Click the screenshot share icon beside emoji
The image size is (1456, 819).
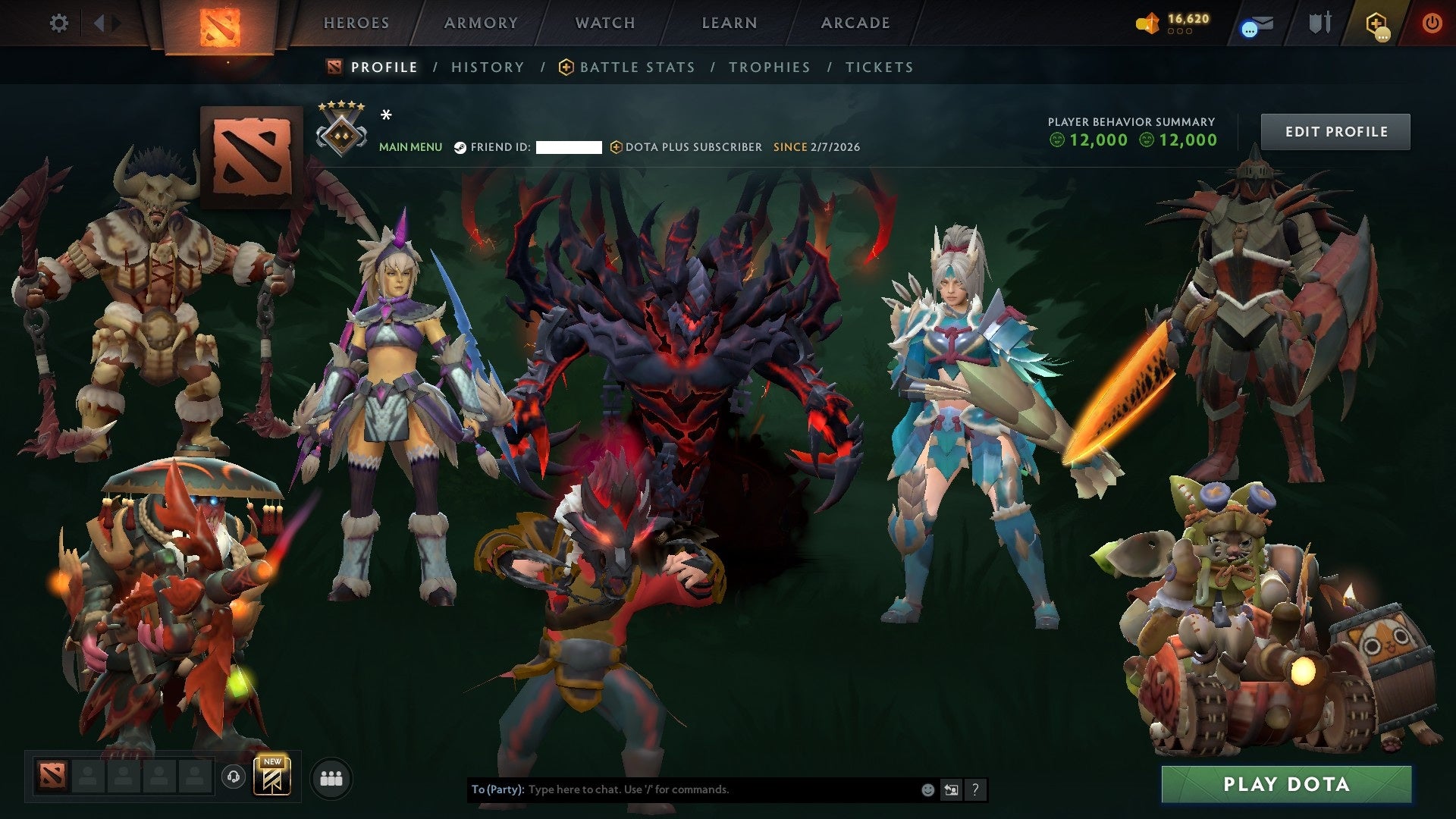(952, 789)
